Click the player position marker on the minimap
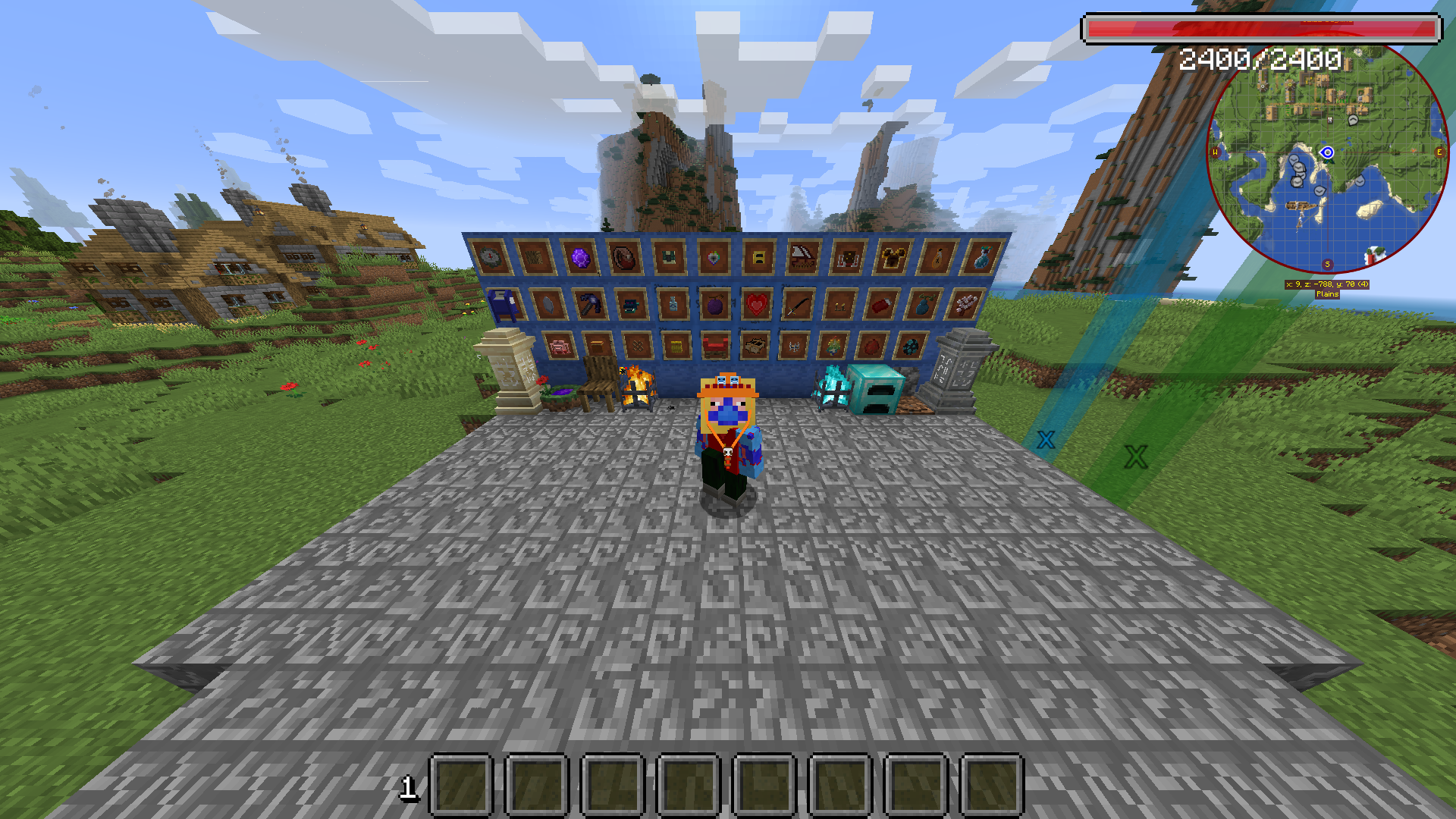 click(x=1326, y=153)
